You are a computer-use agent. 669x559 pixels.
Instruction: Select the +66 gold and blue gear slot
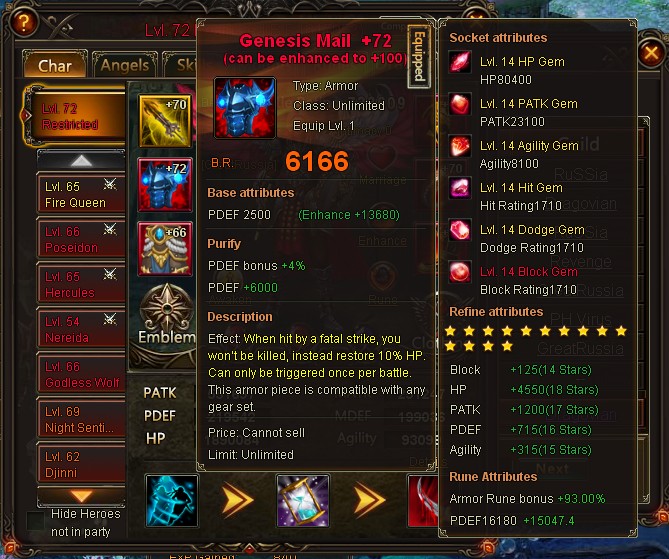point(164,249)
